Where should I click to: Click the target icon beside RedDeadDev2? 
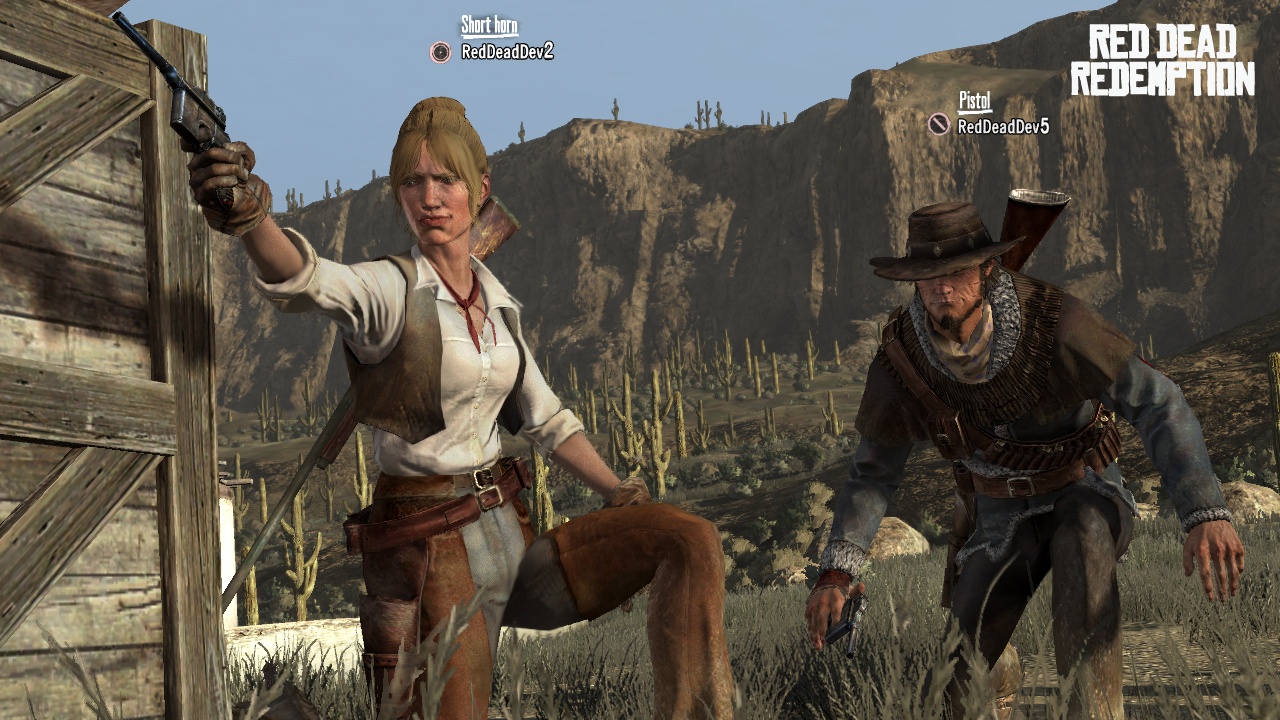coord(441,52)
